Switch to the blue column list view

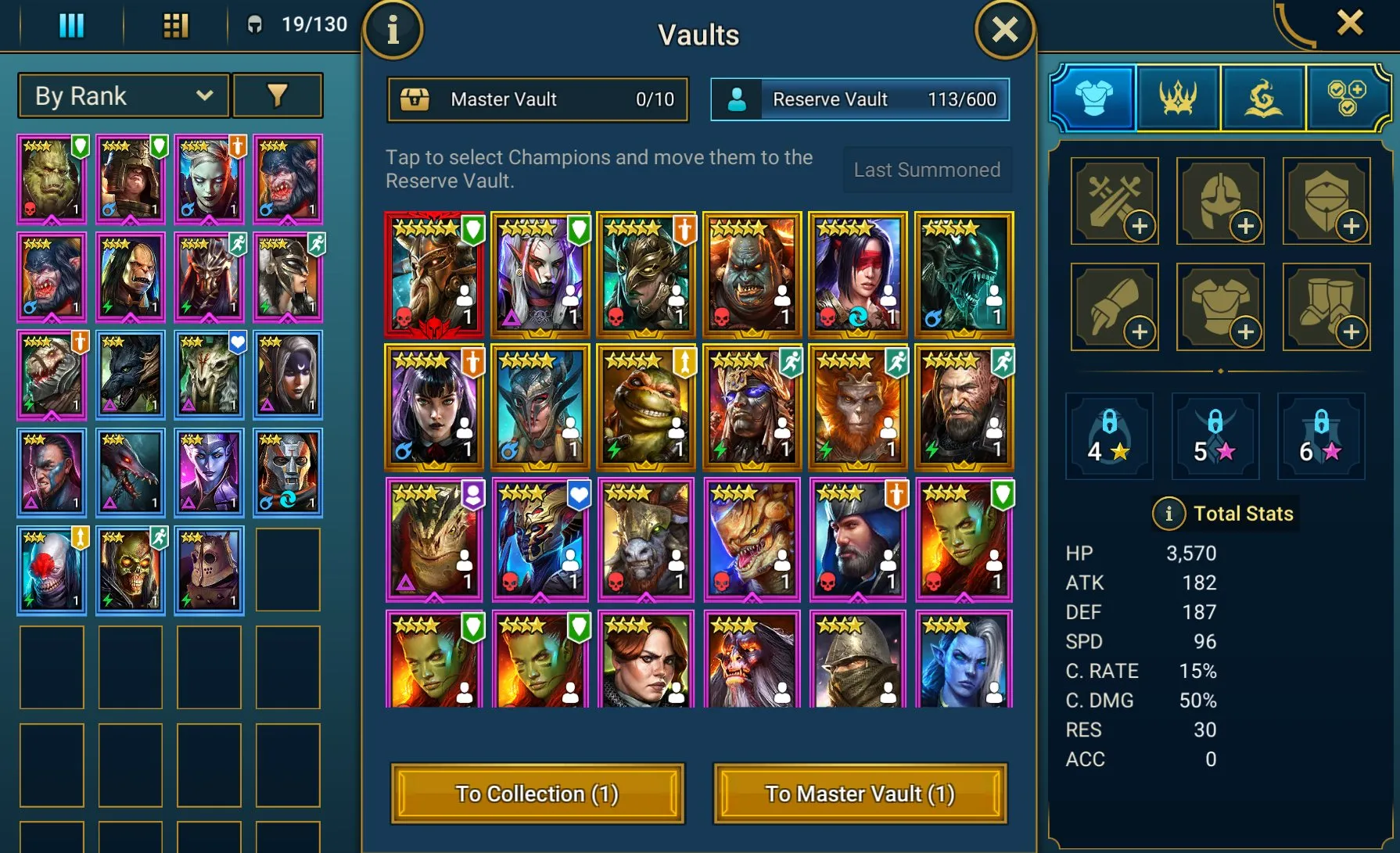(x=70, y=24)
